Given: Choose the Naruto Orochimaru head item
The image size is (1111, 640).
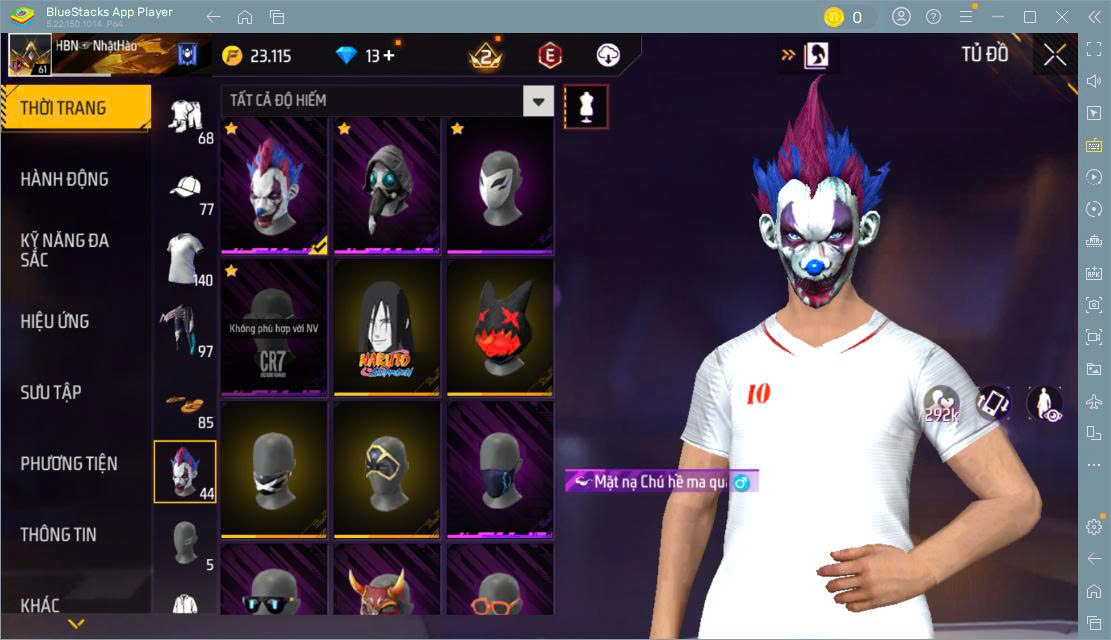Looking at the screenshot, I should click(387, 328).
